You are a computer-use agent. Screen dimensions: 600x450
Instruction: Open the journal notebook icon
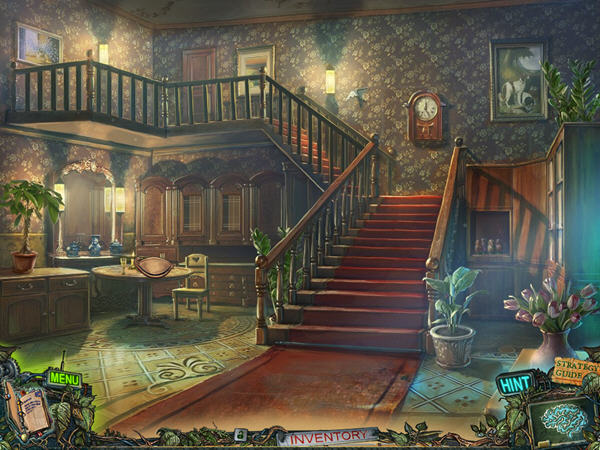(30, 410)
